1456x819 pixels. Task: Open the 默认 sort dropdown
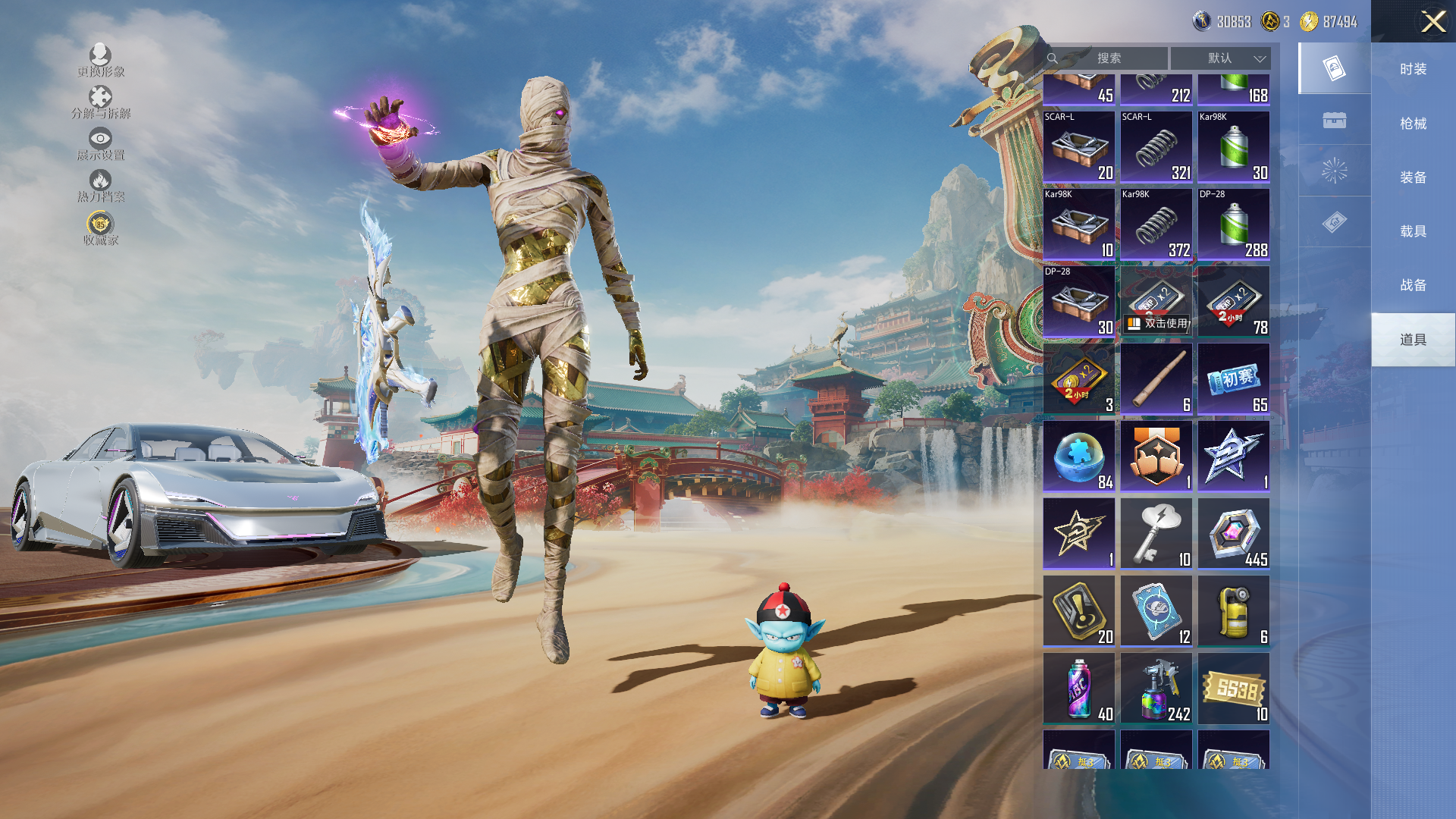[x=1220, y=58]
